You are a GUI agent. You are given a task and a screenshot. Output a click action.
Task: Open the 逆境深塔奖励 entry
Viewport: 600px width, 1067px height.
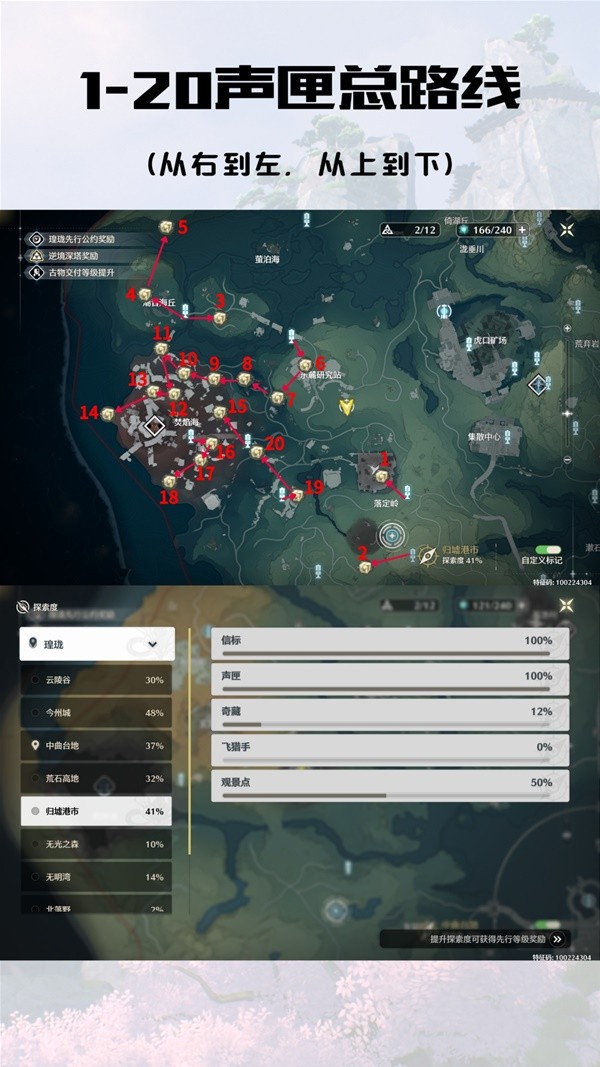(70, 256)
